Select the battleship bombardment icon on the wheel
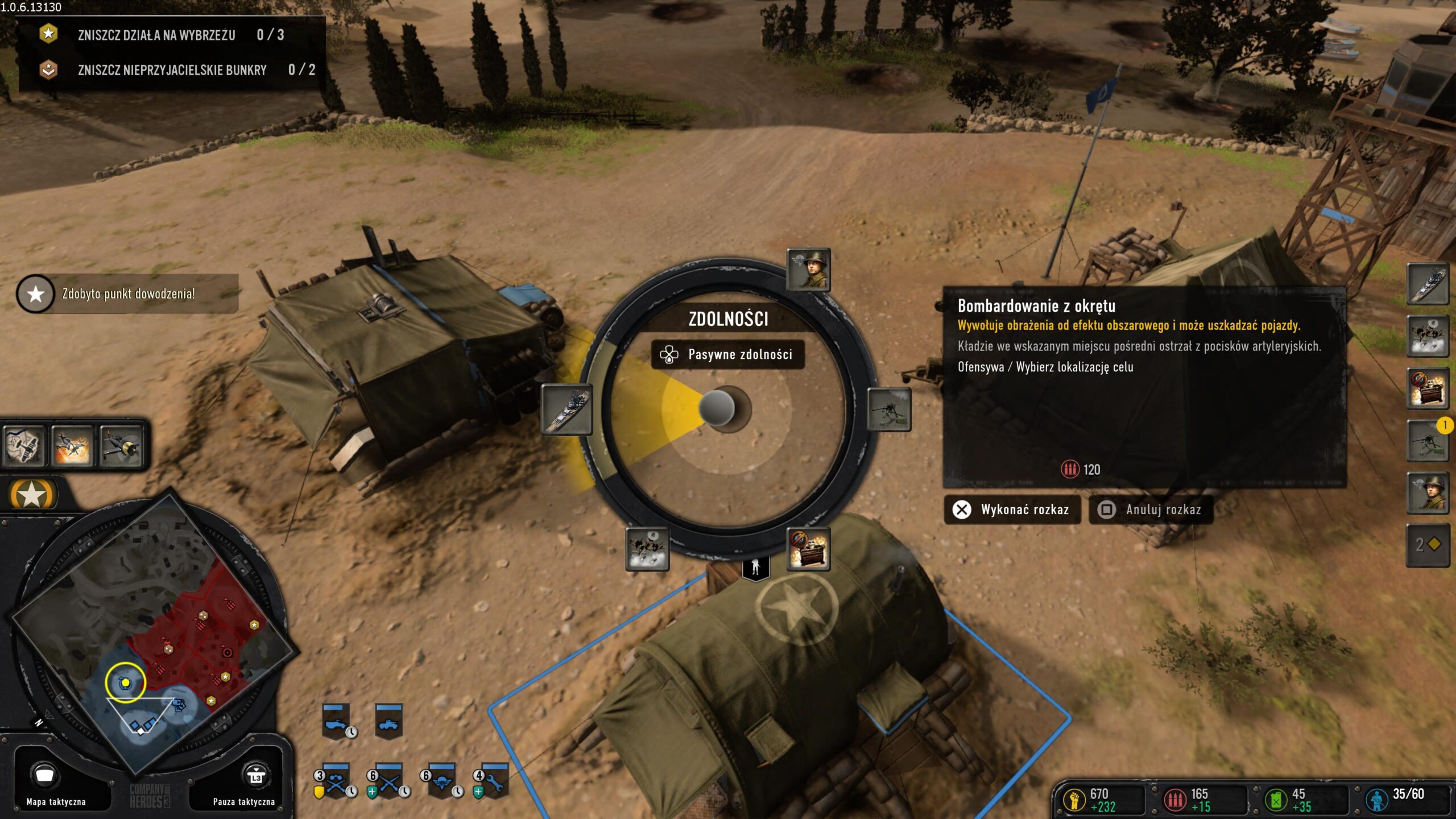This screenshot has width=1456, height=819. click(566, 409)
